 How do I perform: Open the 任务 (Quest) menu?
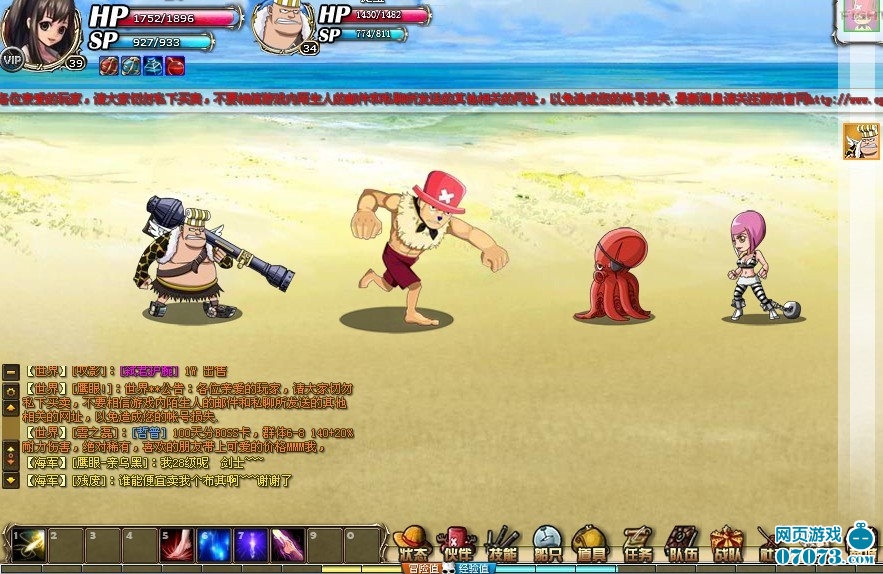tap(637, 544)
